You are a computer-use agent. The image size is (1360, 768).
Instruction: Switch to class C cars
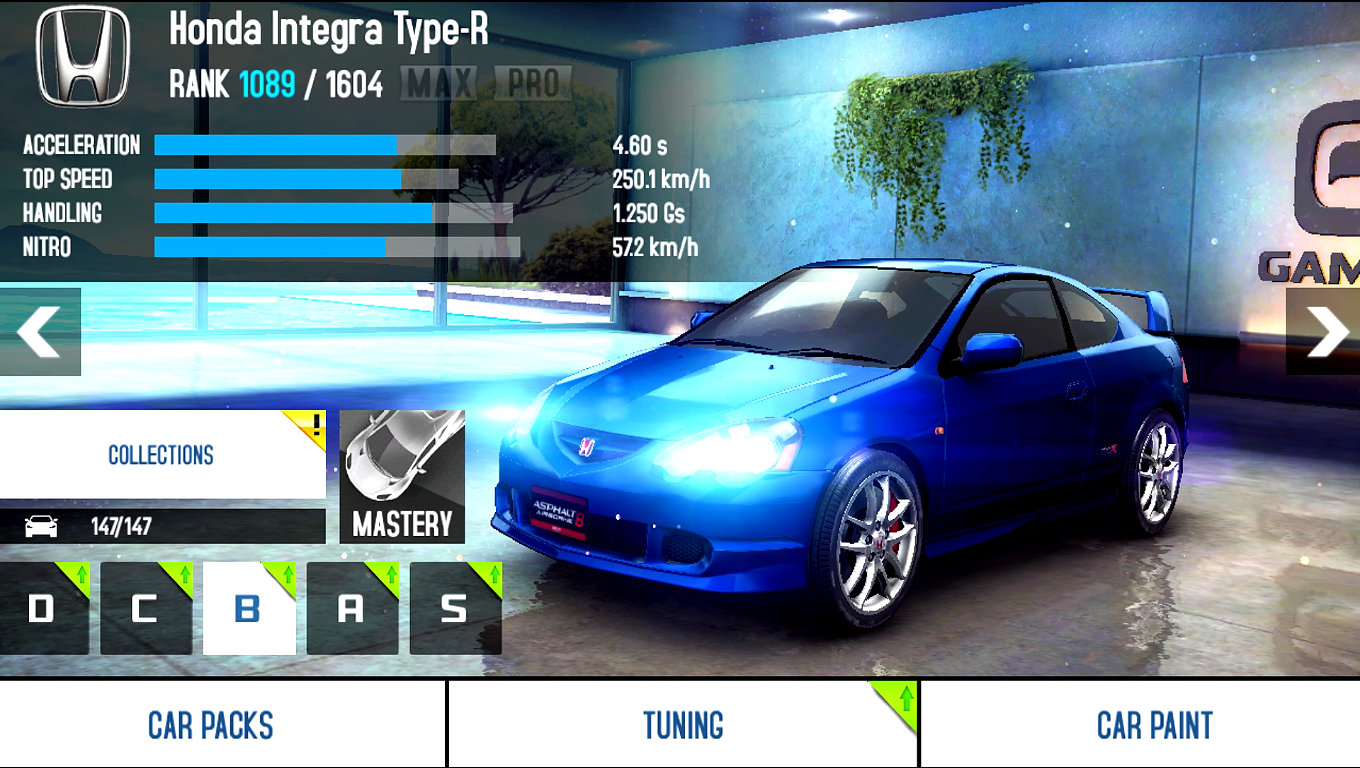pyautogui.click(x=146, y=608)
